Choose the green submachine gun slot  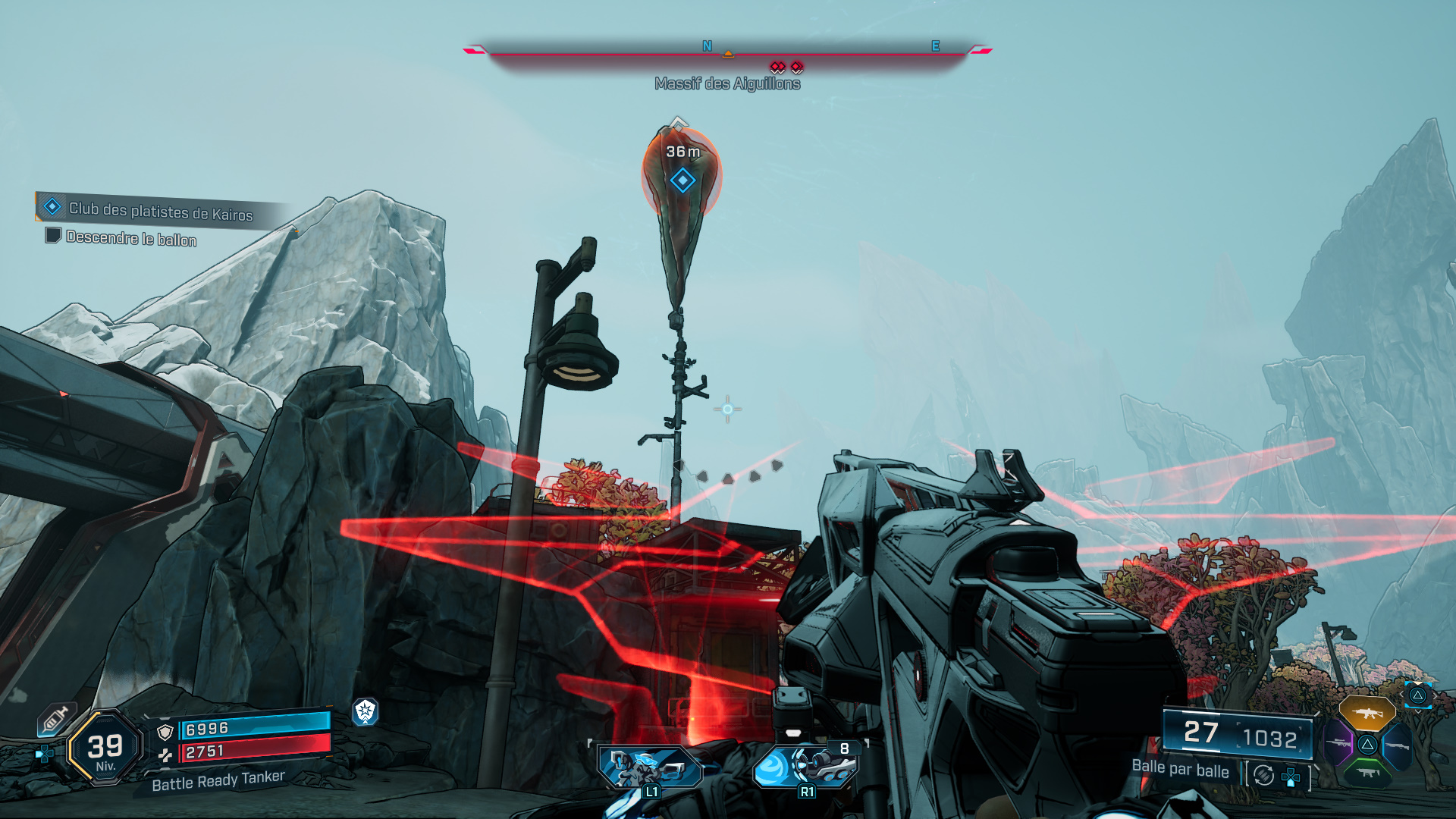1367,773
